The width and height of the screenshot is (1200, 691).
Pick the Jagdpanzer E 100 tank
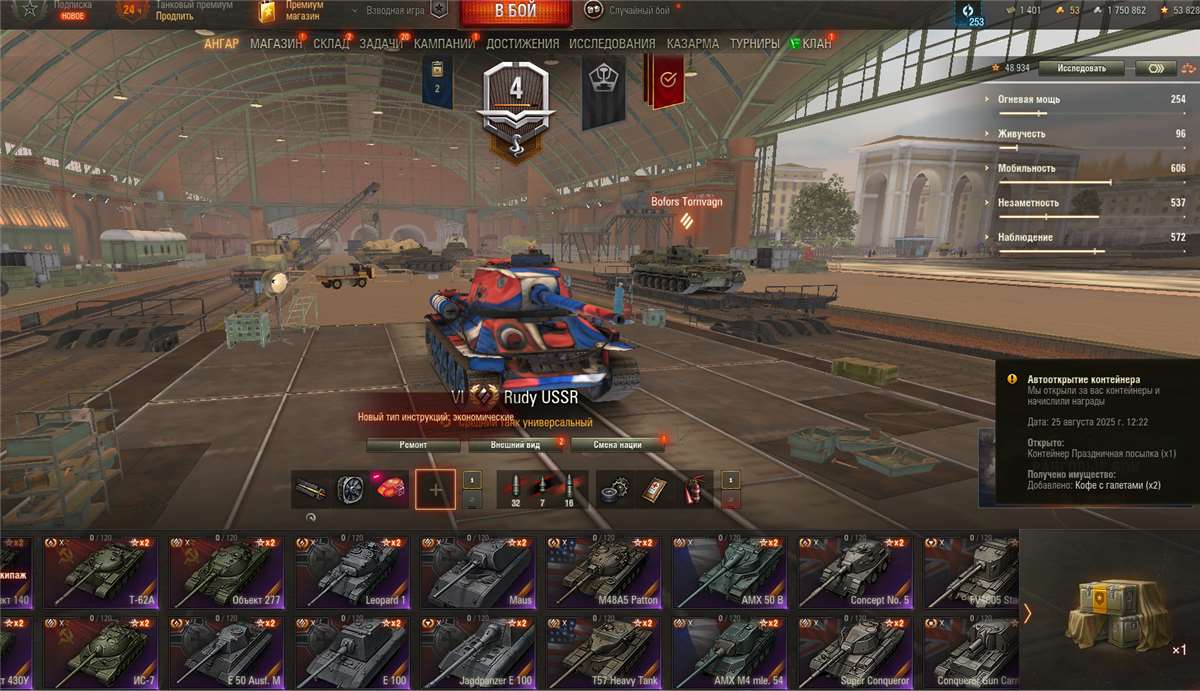click(481, 651)
